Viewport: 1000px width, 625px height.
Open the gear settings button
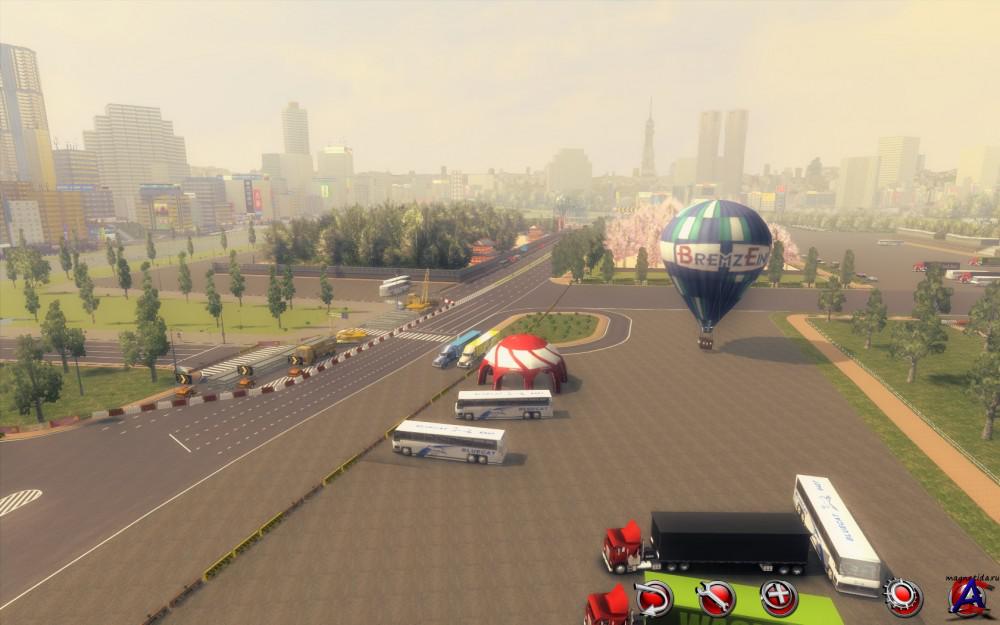(903, 597)
